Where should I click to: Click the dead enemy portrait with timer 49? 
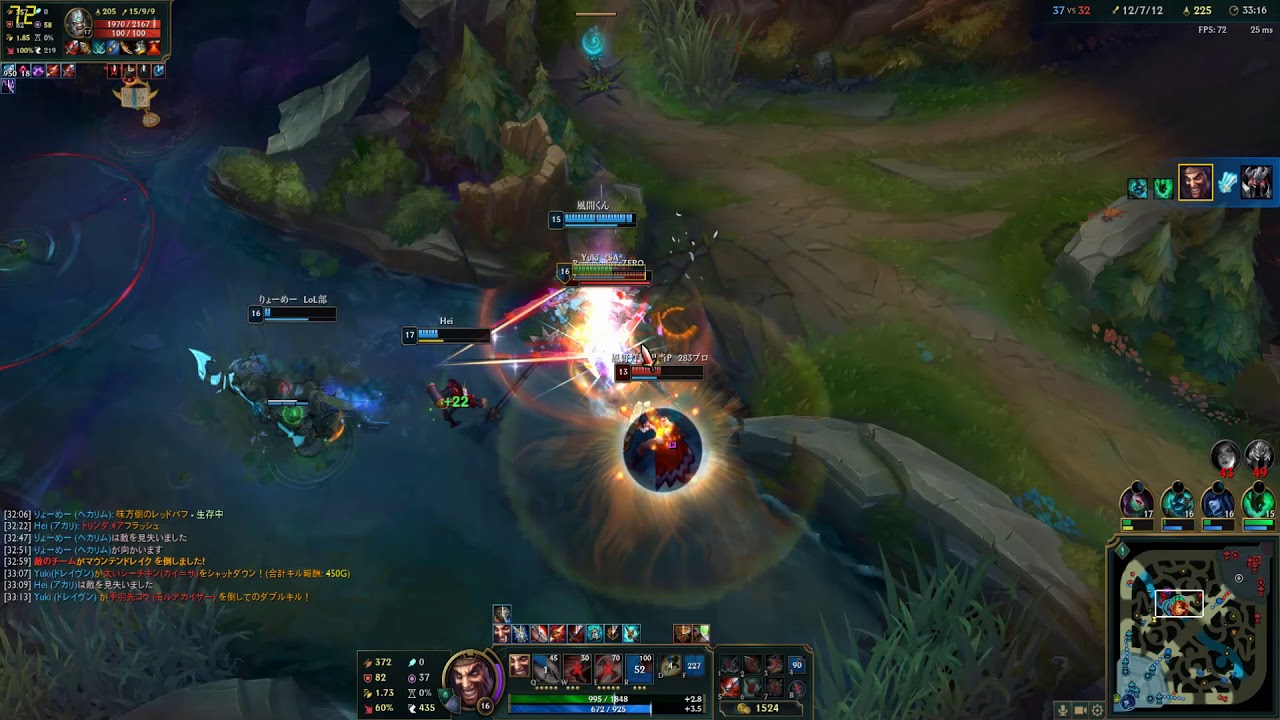click(x=1258, y=456)
